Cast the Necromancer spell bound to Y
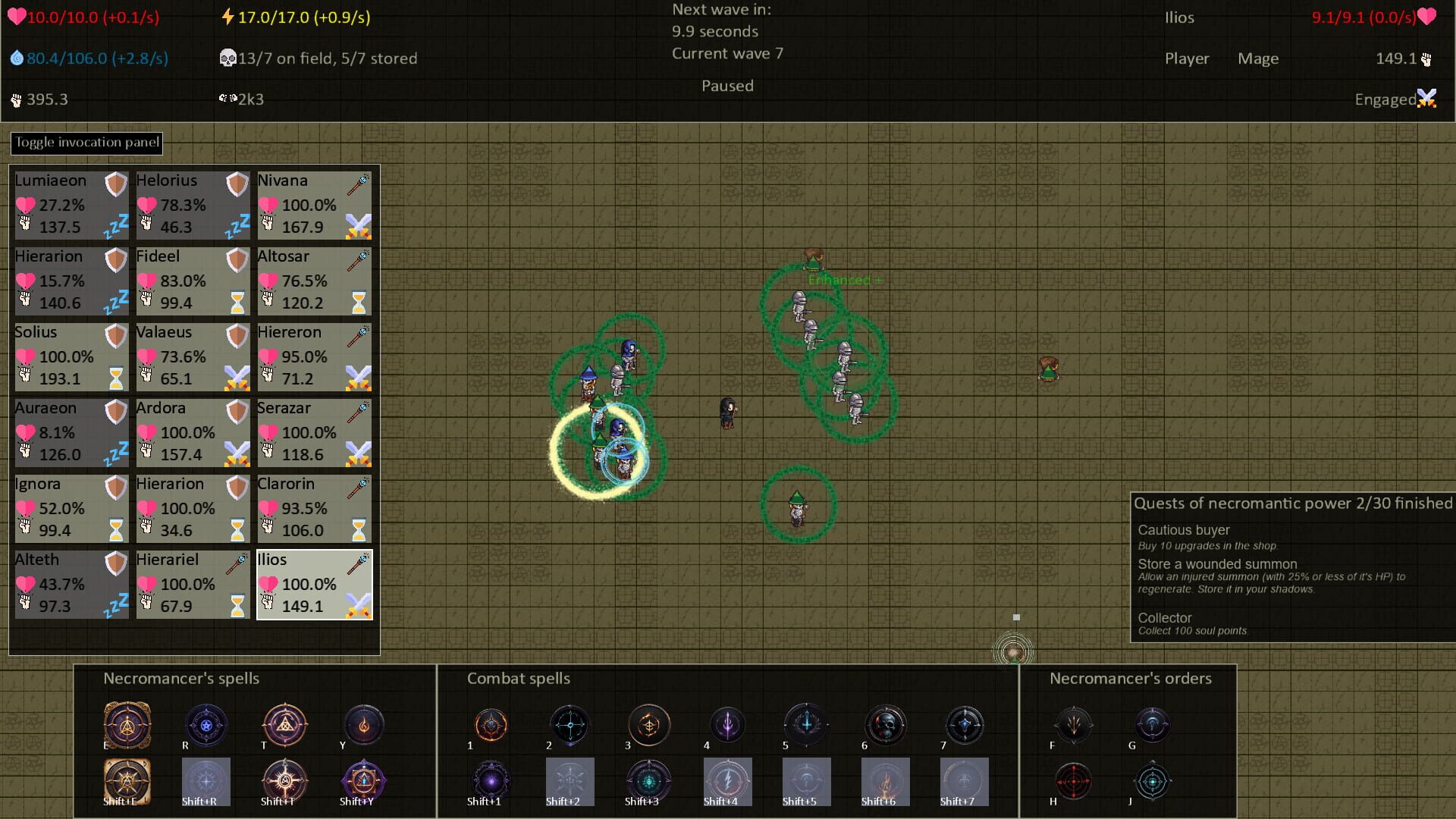The width and height of the screenshot is (1456, 819). 362,725
